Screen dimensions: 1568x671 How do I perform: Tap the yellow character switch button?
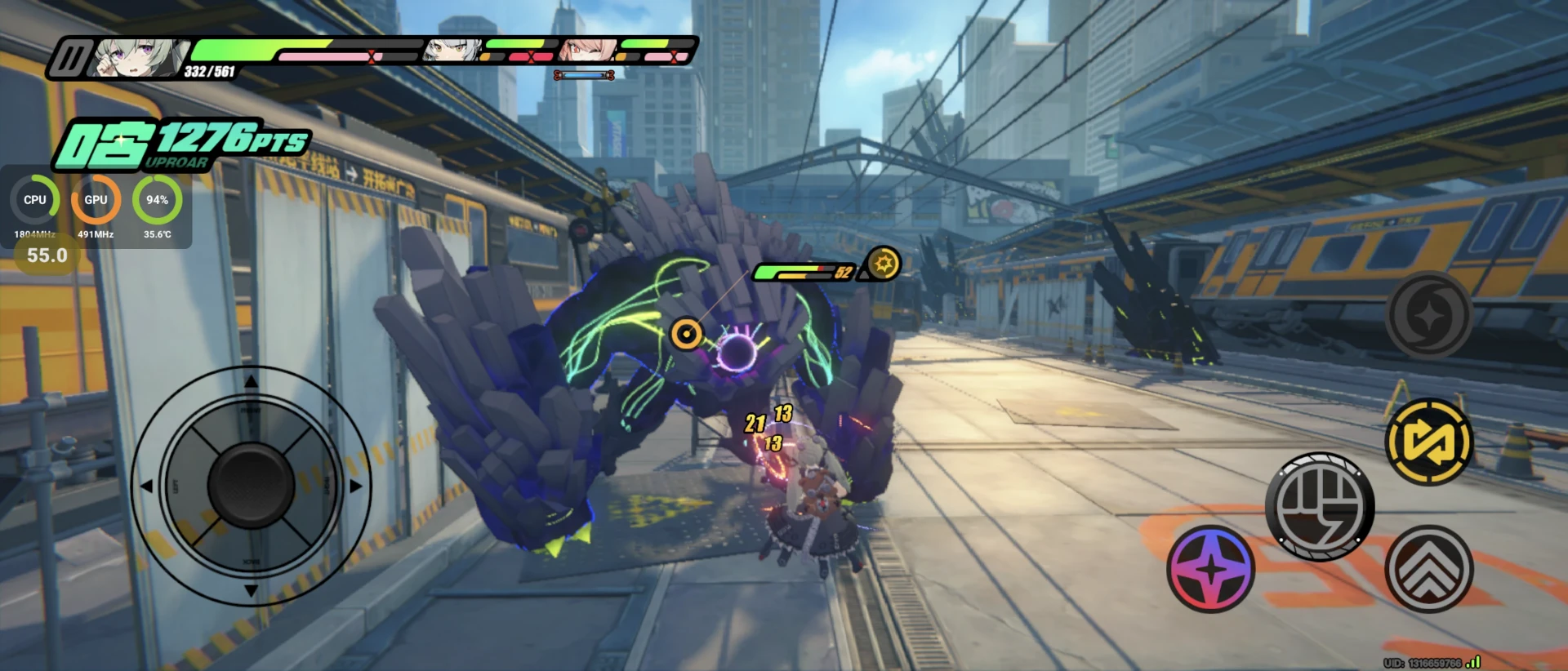1429,442
